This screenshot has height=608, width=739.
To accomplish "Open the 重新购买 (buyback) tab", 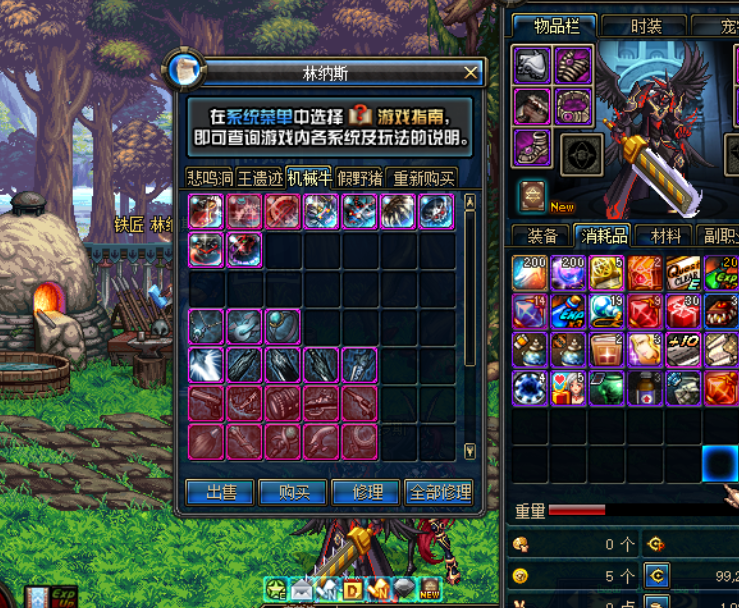I will pyautogui.click(x=424, y=178).
